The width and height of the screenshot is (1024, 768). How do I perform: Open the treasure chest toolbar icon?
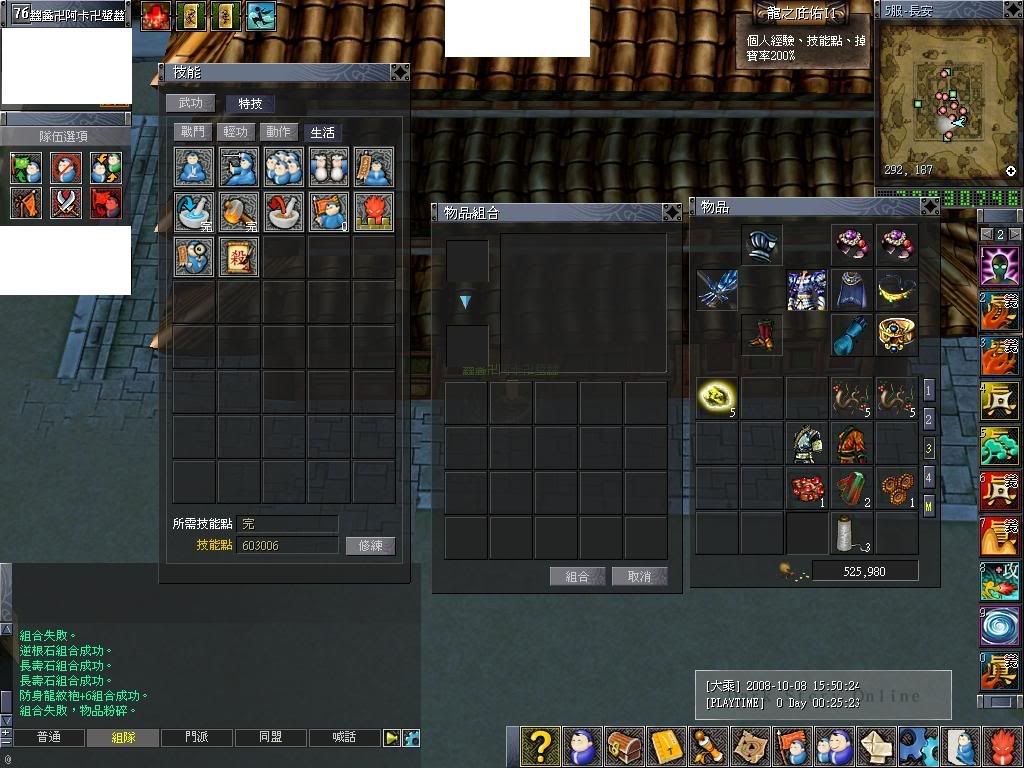(626, 746)
